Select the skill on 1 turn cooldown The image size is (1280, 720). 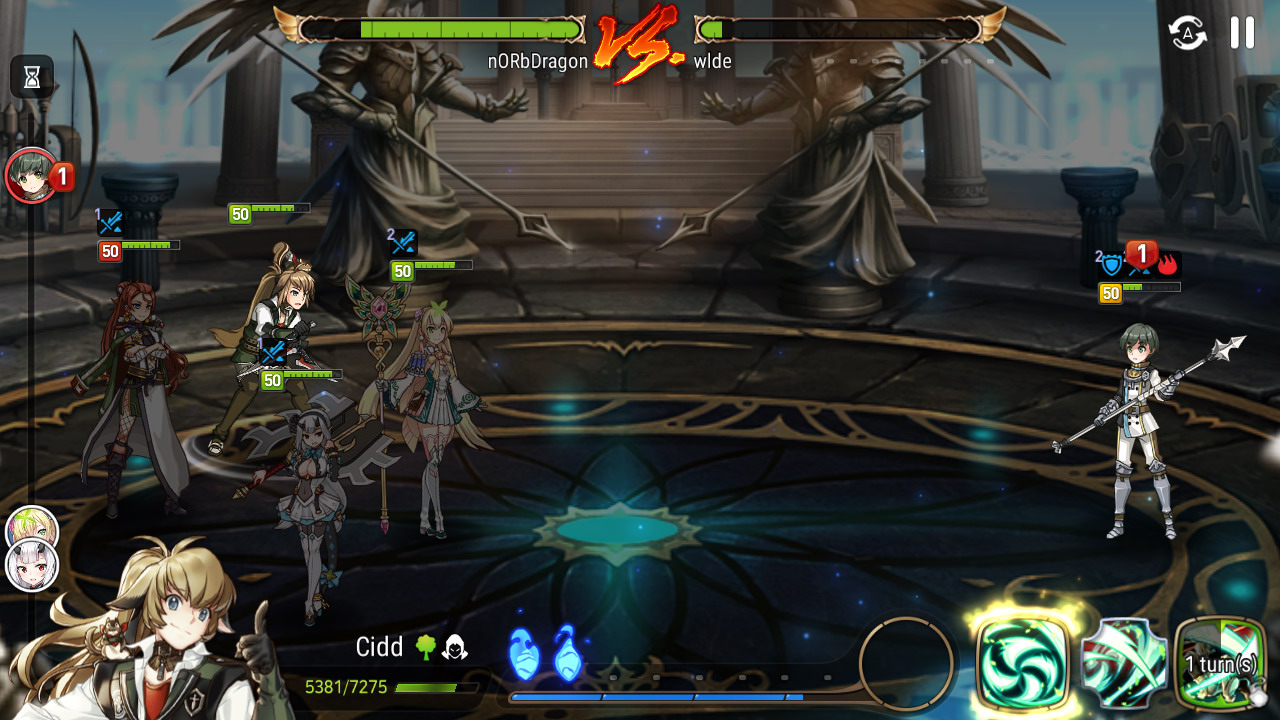click(1221, 662)
